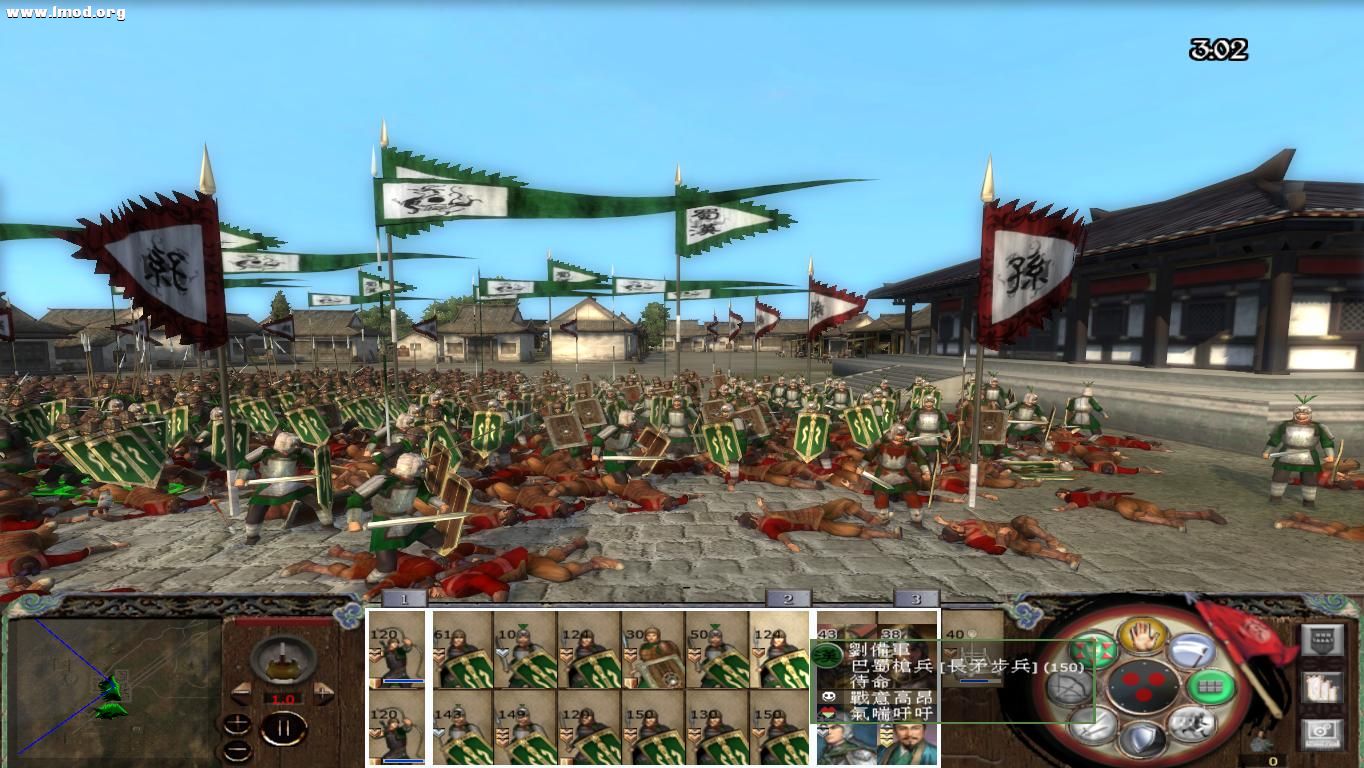Open the group formations grid icon
The image size is (1364, 768).
coord(1209,686)
